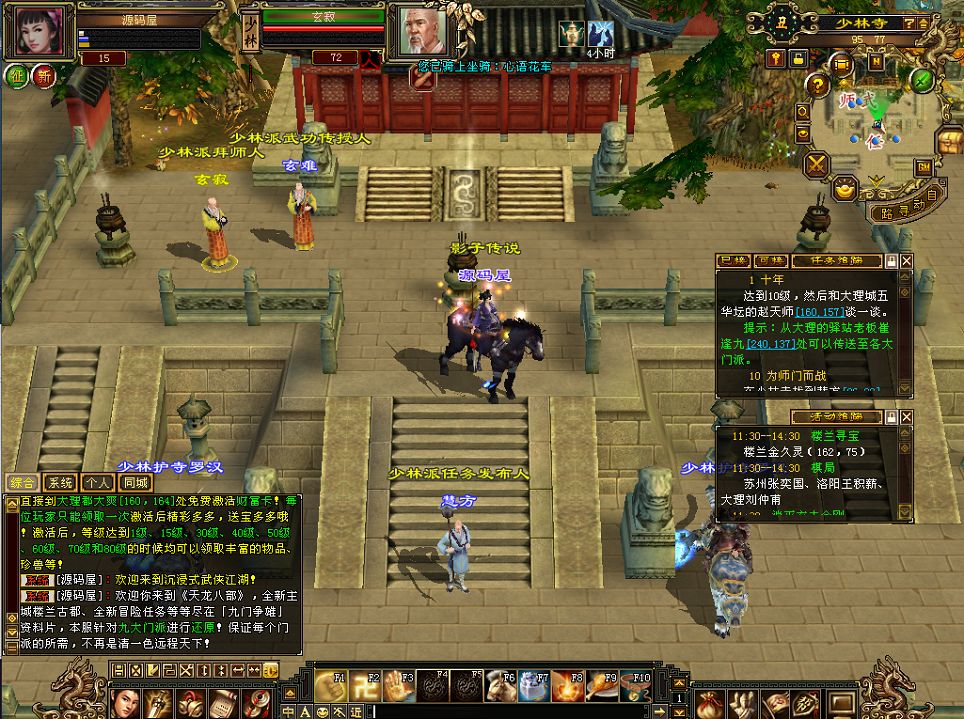Viewport: 964px width, 719px height.
Task: Switch to the 综合 chat tab
Action: click(21, 482)
